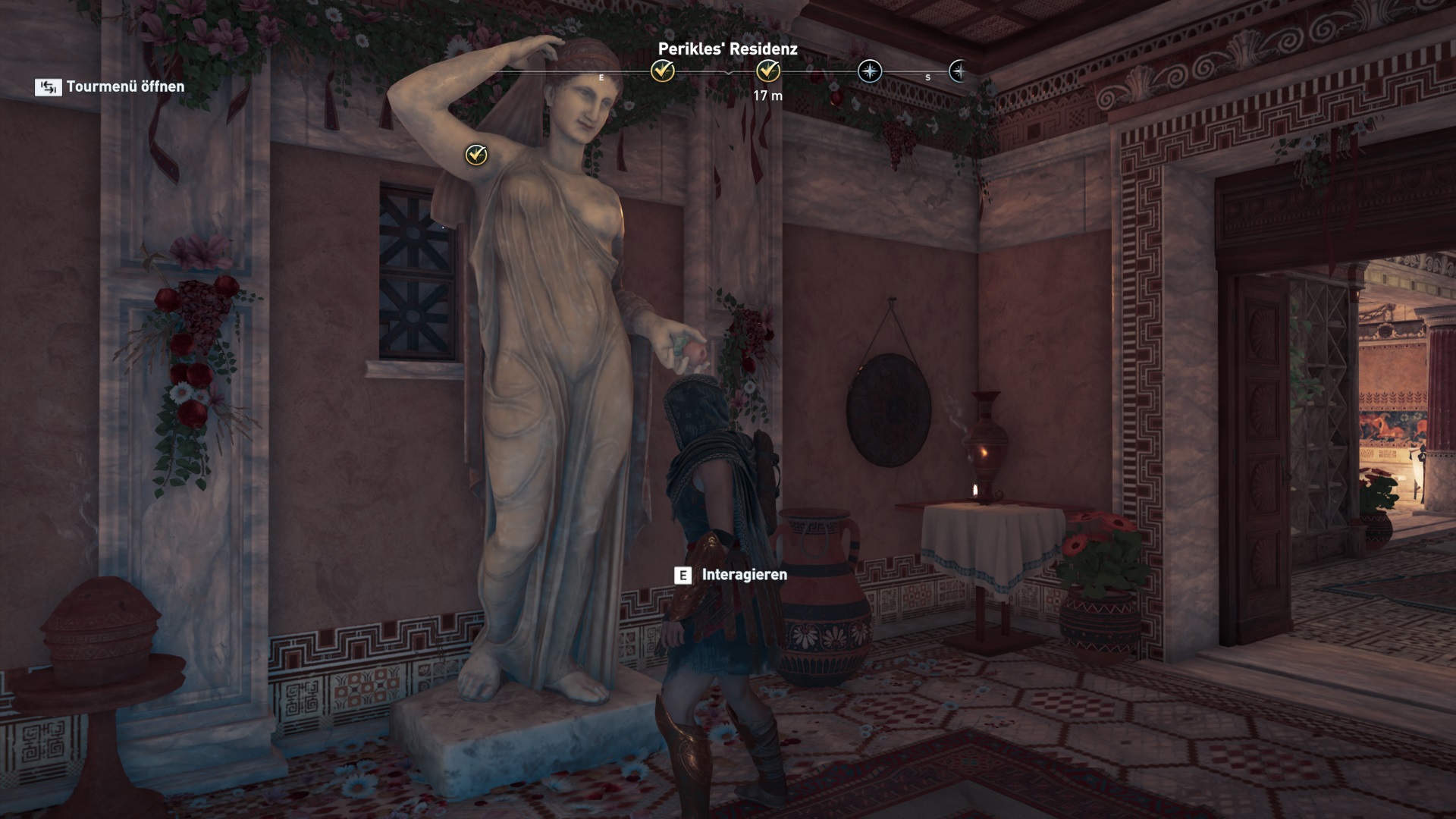Screen dimensions: 1456x819
Task: Select the checkmark compass marker above 17 m
Action: [768, 71]
